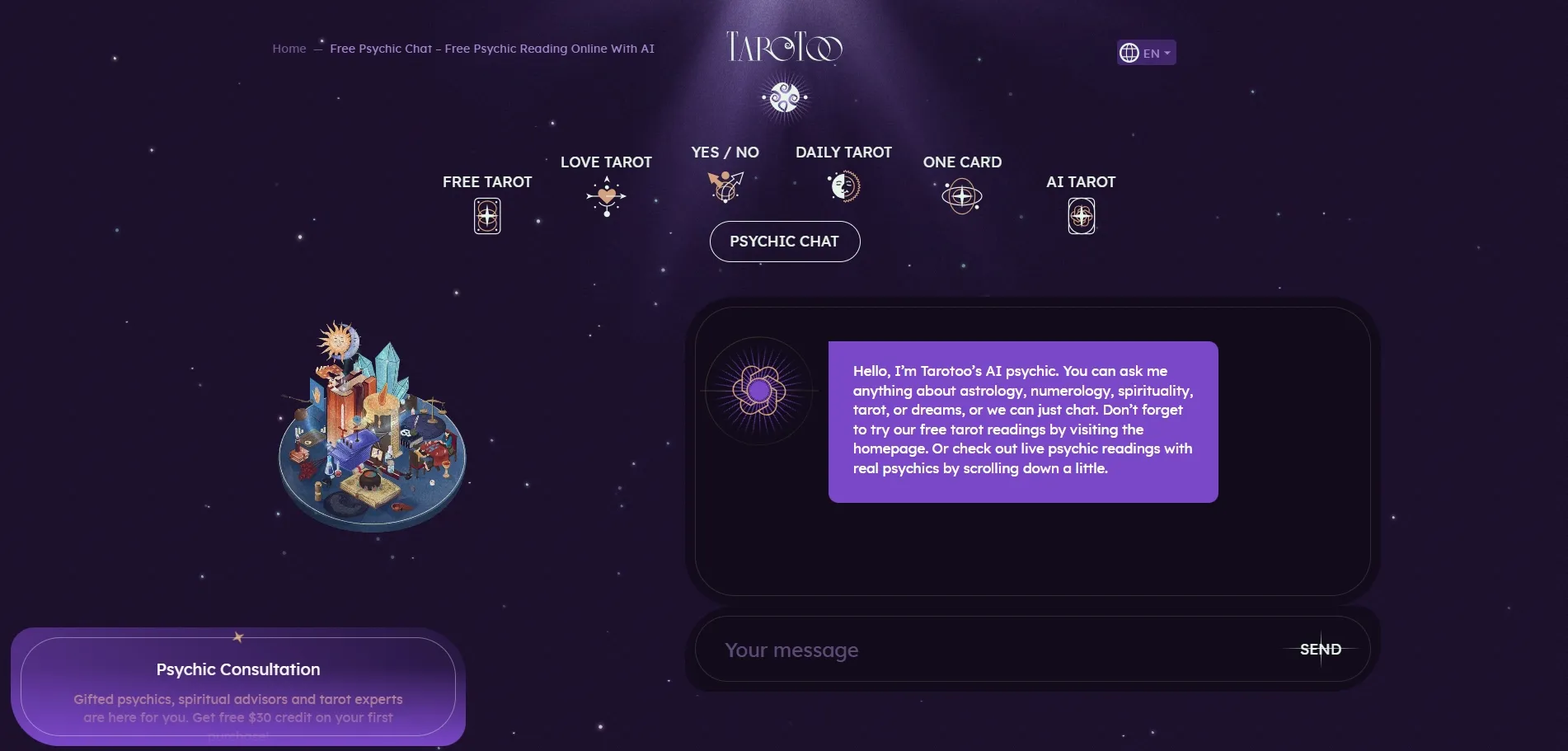Click the purple welcome message bubble

pyautogui.click(x=1022, y=421)
